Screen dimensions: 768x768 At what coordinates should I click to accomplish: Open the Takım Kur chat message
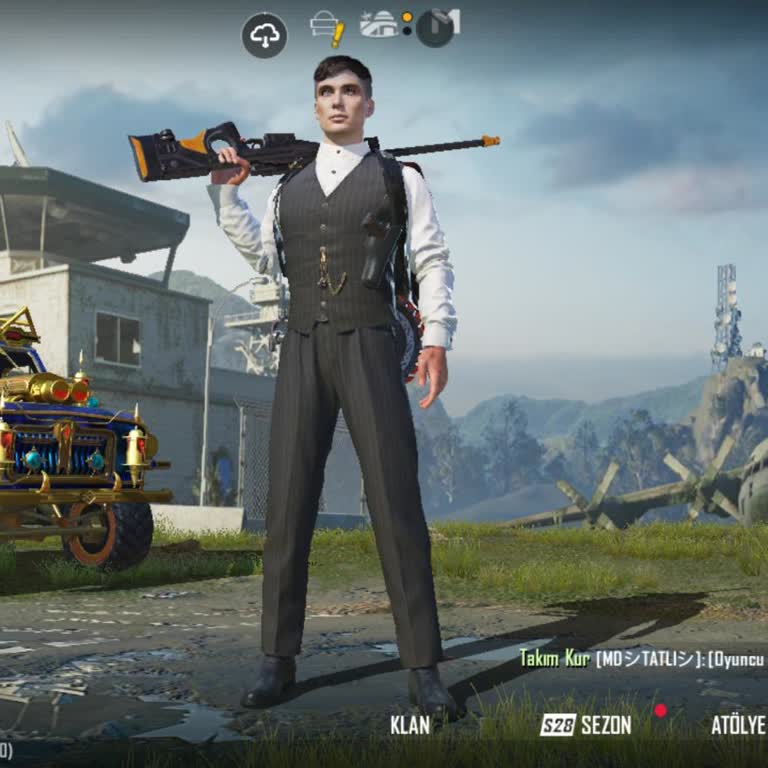click(x=640, y=658)
